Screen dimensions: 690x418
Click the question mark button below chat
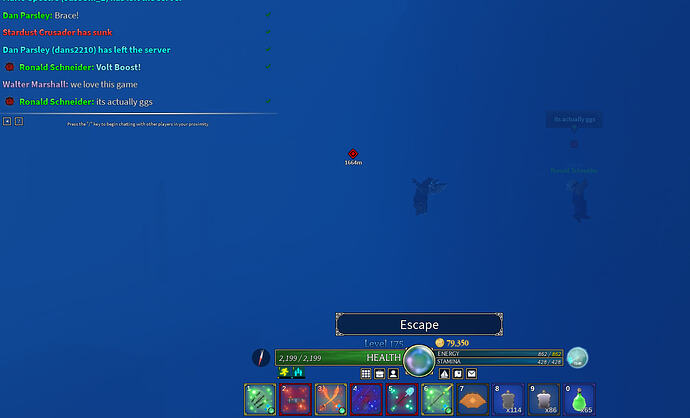(19, 121)
